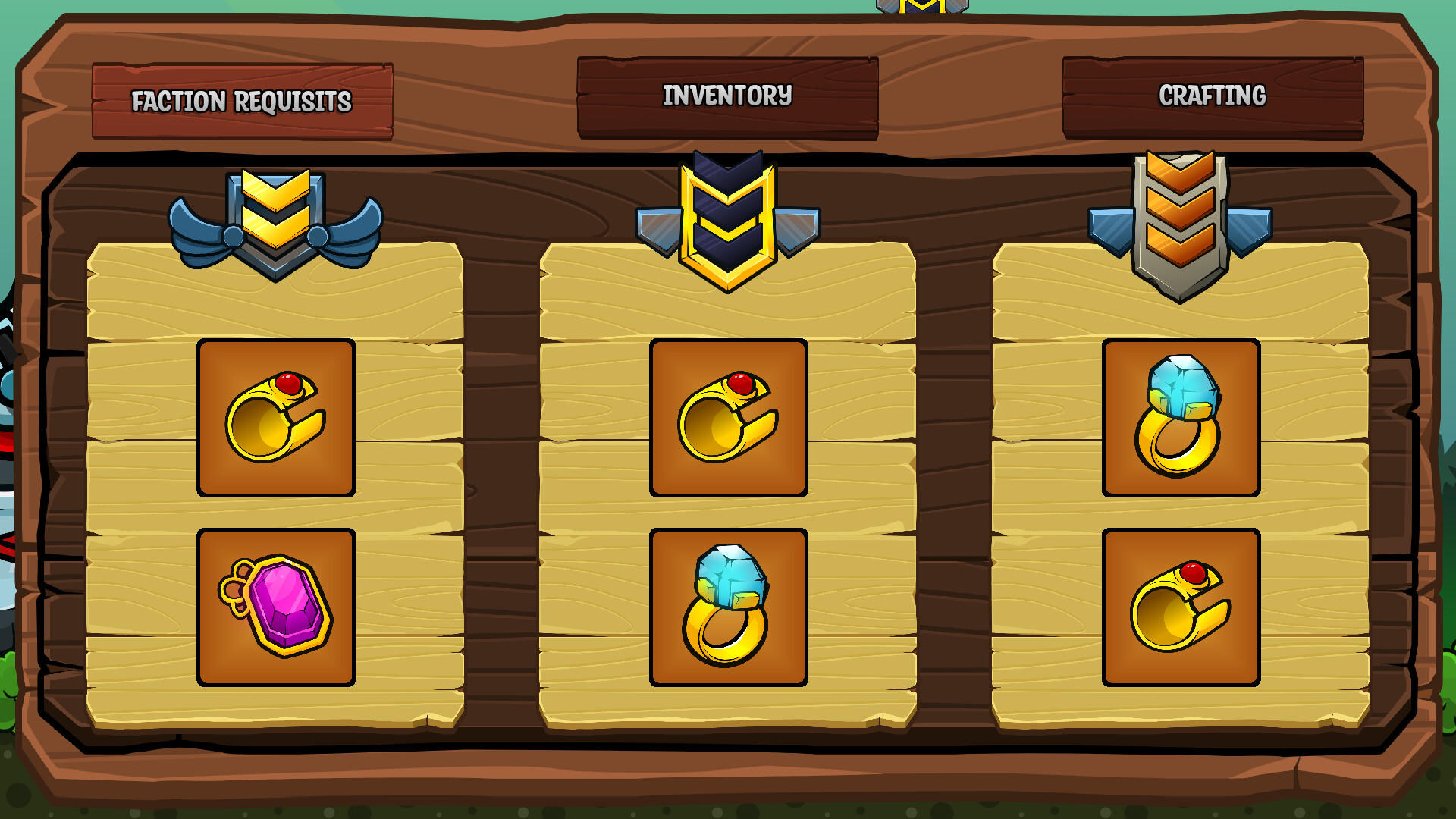This screenshot has width=1456, height=819.
Task: Open the Faction Requisits tab
Action: (x=243, y=99)
